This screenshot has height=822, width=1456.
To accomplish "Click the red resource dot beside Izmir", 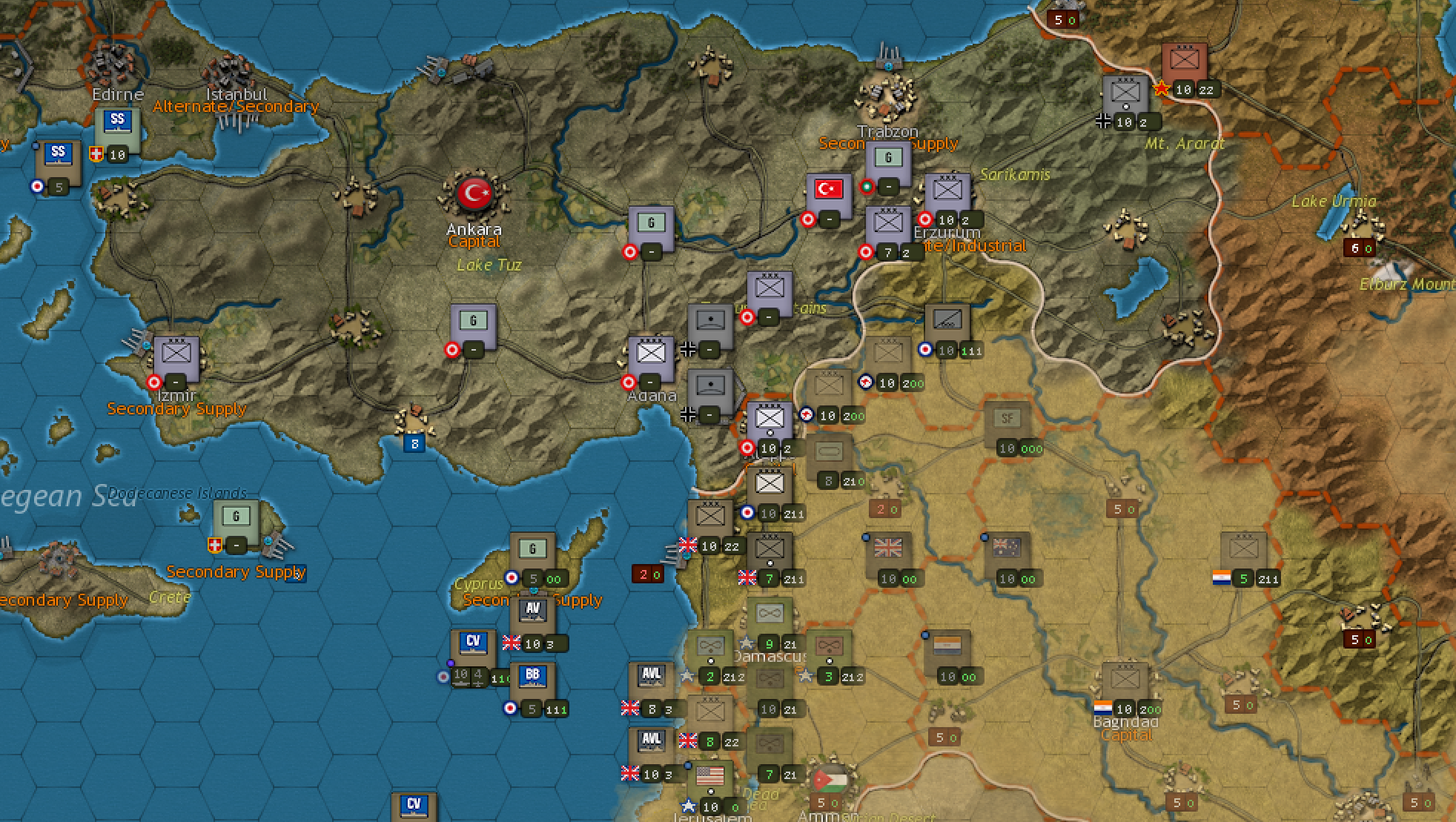I will tap(153, 382).
